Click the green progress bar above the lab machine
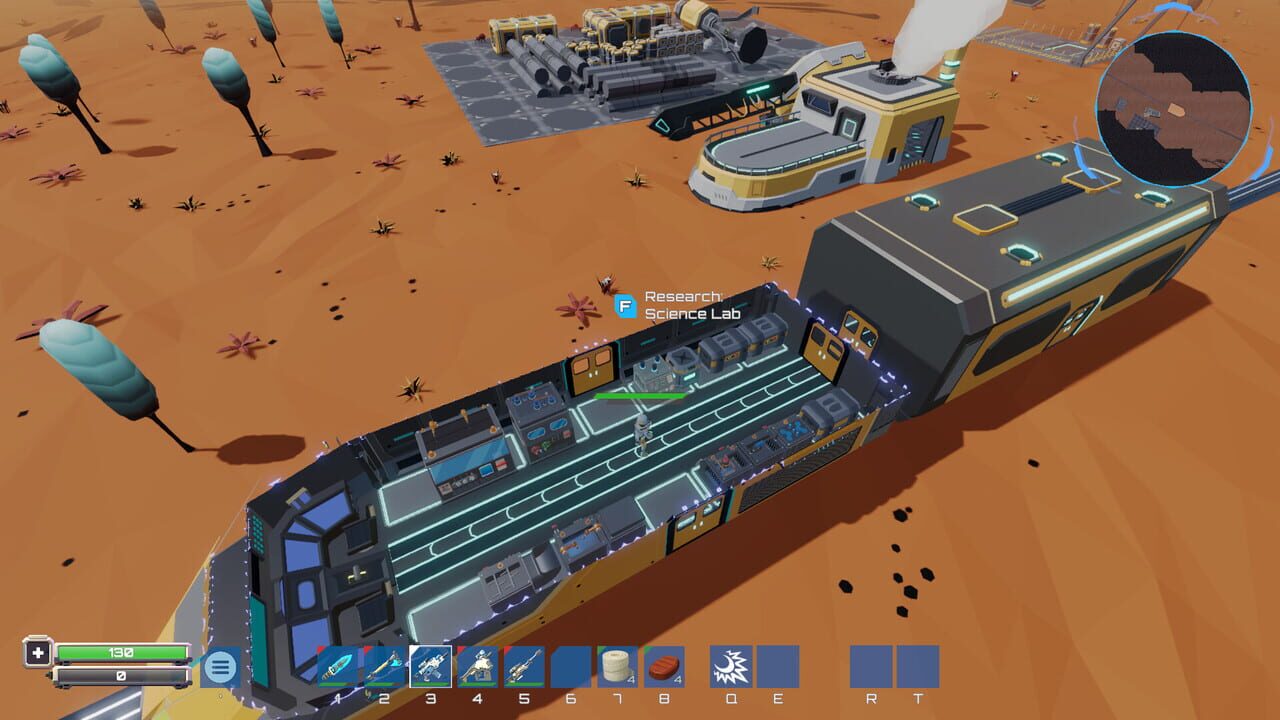1280x720 pixels. point(640,396)
